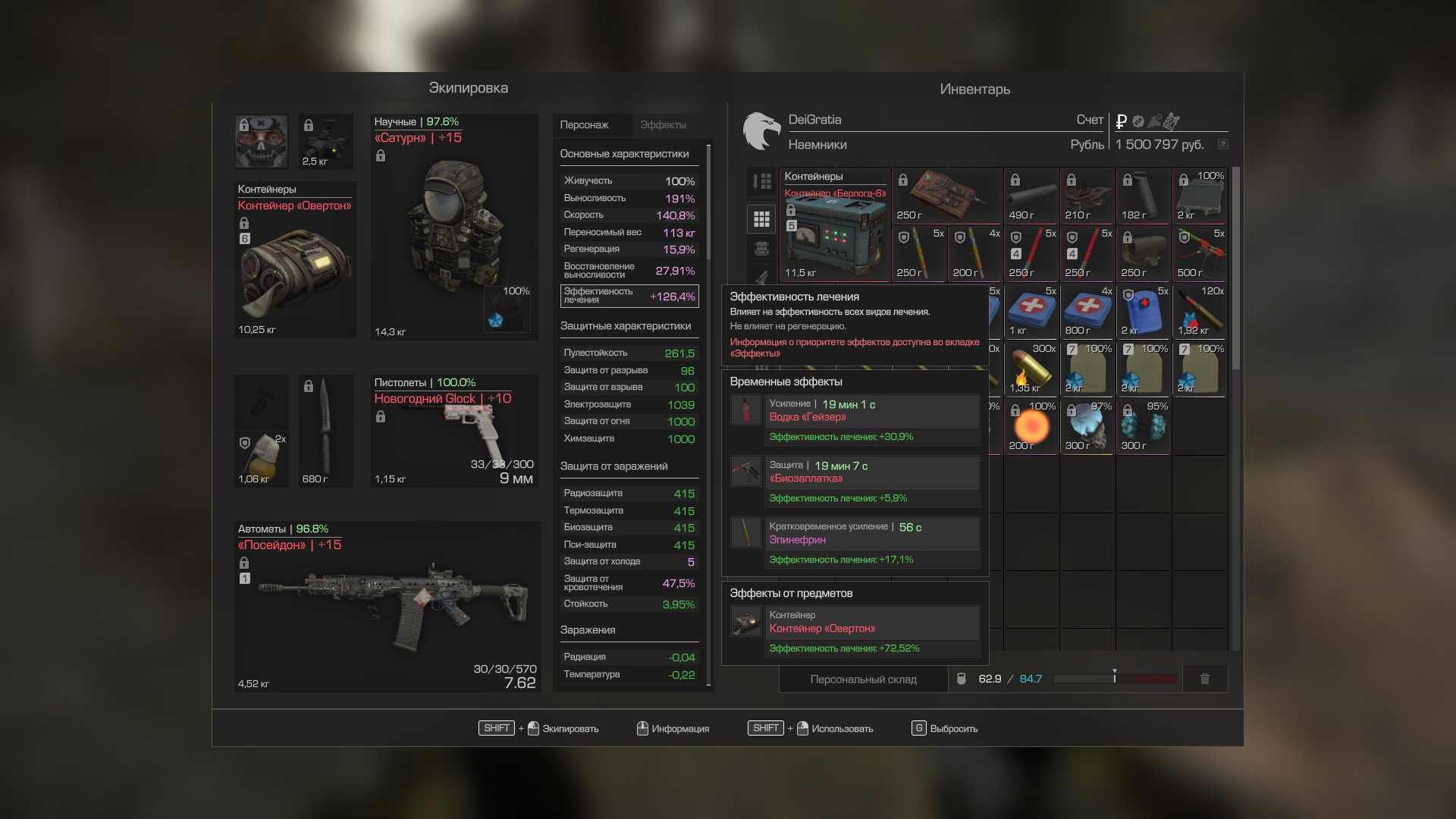Switch to the Эффекты tab

point(663,125)
